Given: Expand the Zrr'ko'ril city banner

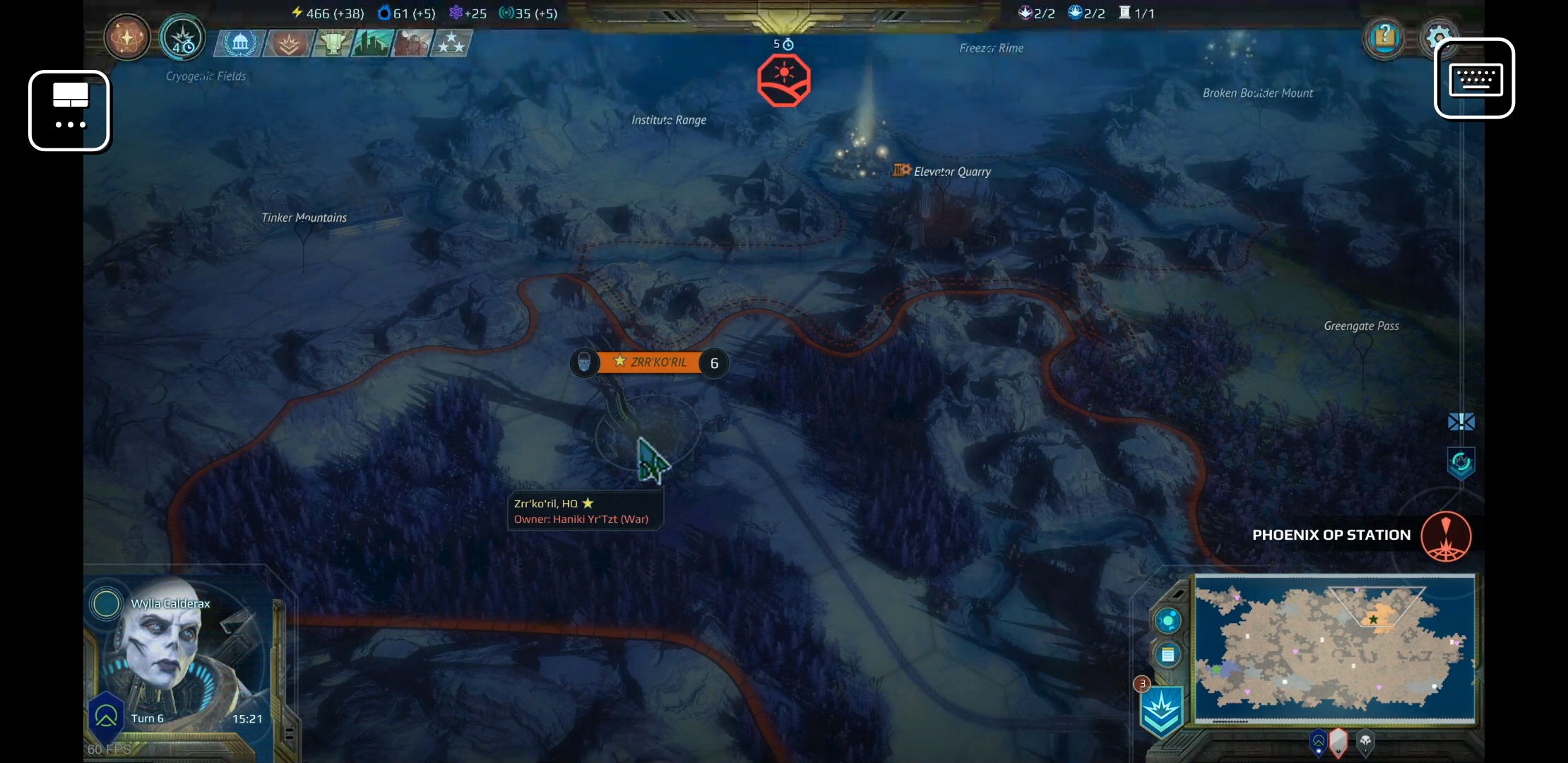Looking at the screenshot, I should pos(651,362).
